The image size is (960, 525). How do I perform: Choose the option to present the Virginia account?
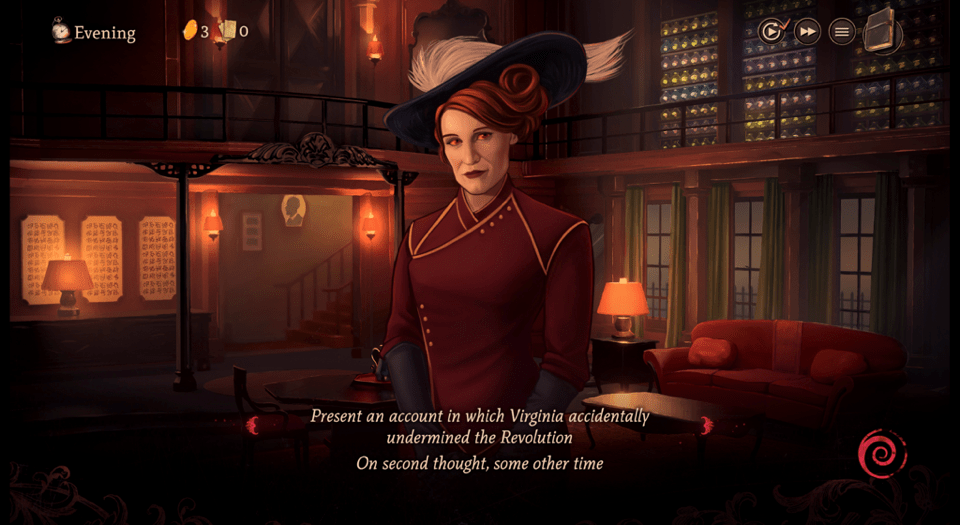479,426
